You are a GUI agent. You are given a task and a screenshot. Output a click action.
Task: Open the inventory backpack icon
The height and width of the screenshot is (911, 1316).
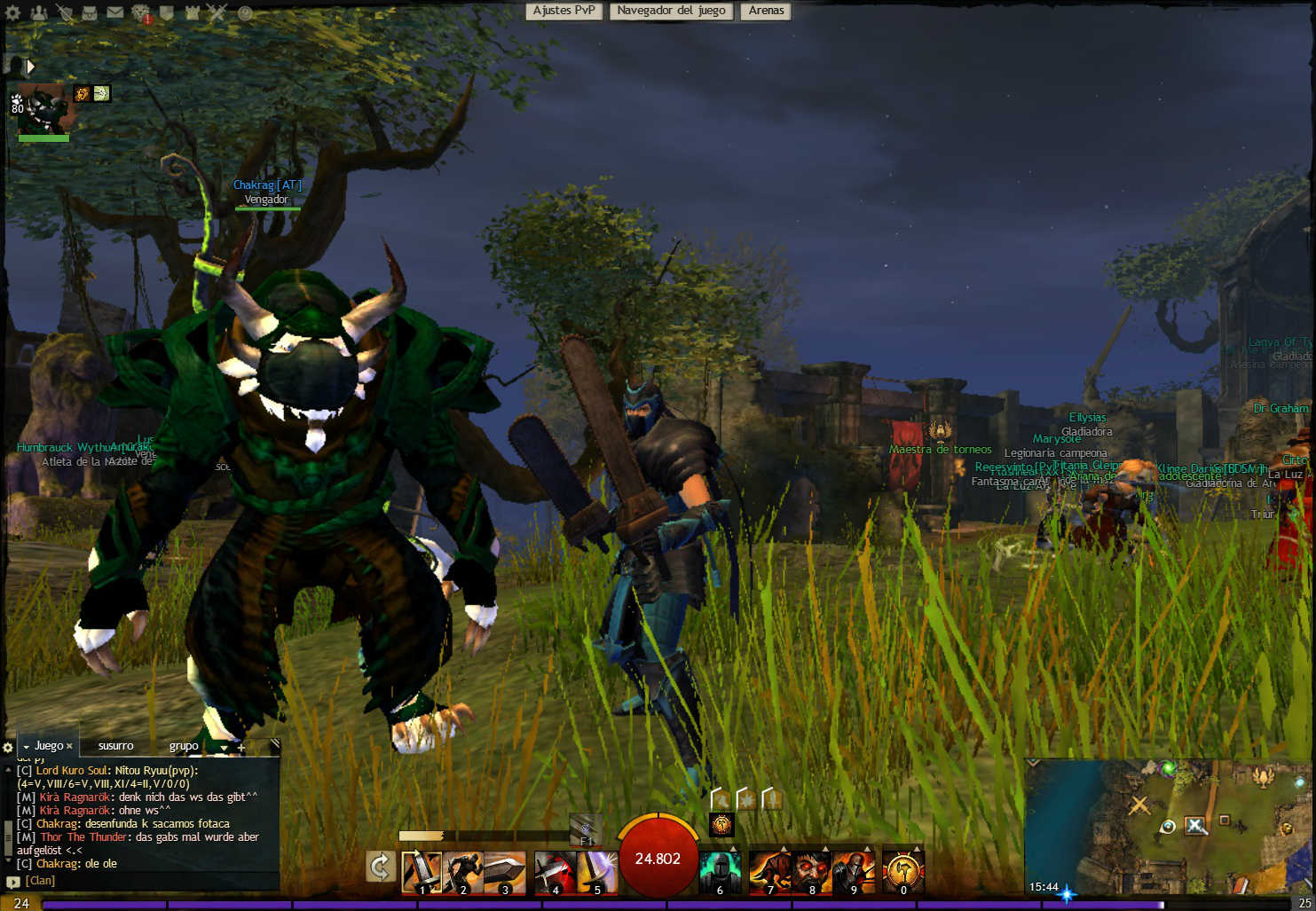point(91,12)
